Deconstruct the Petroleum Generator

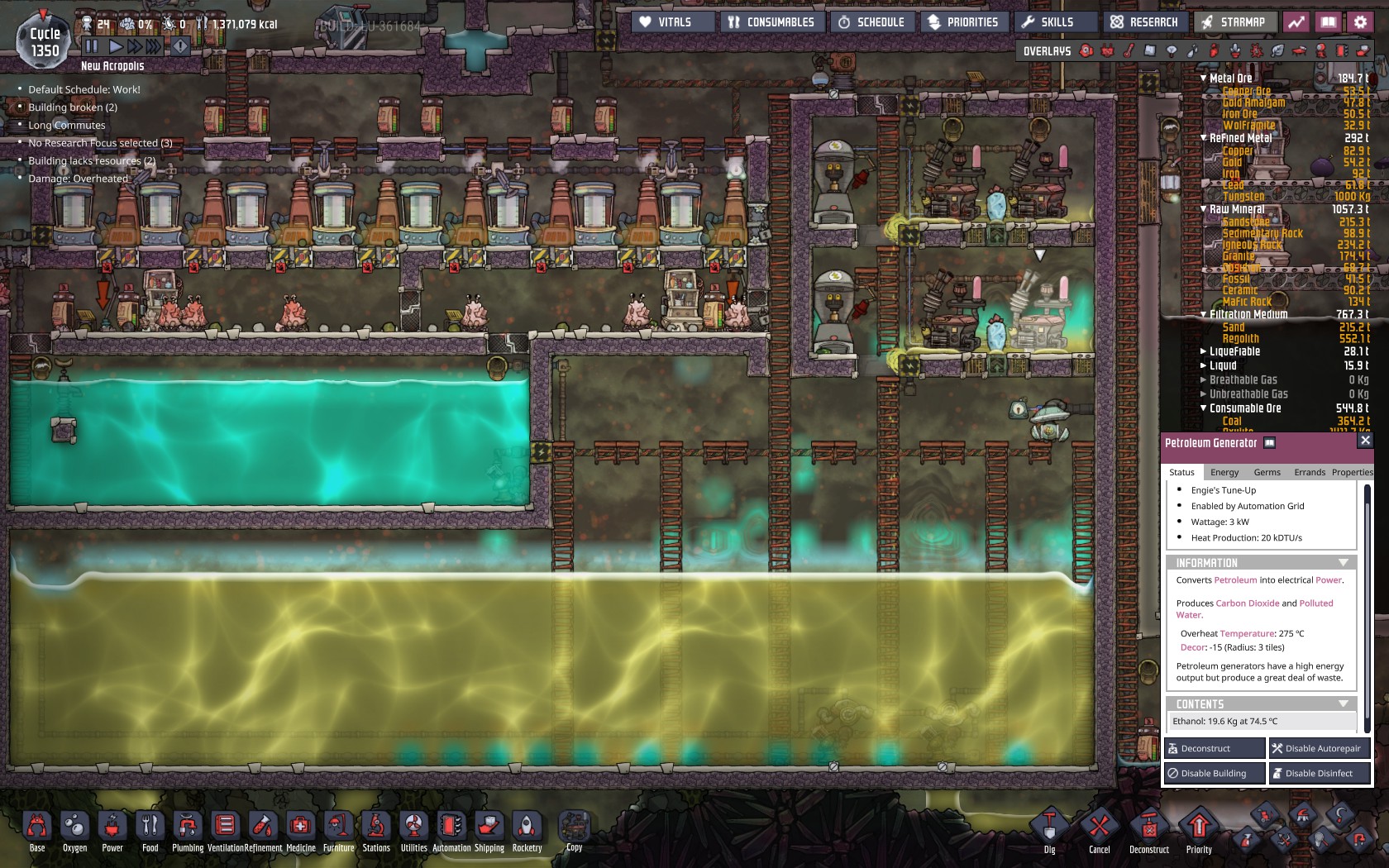1214,748
